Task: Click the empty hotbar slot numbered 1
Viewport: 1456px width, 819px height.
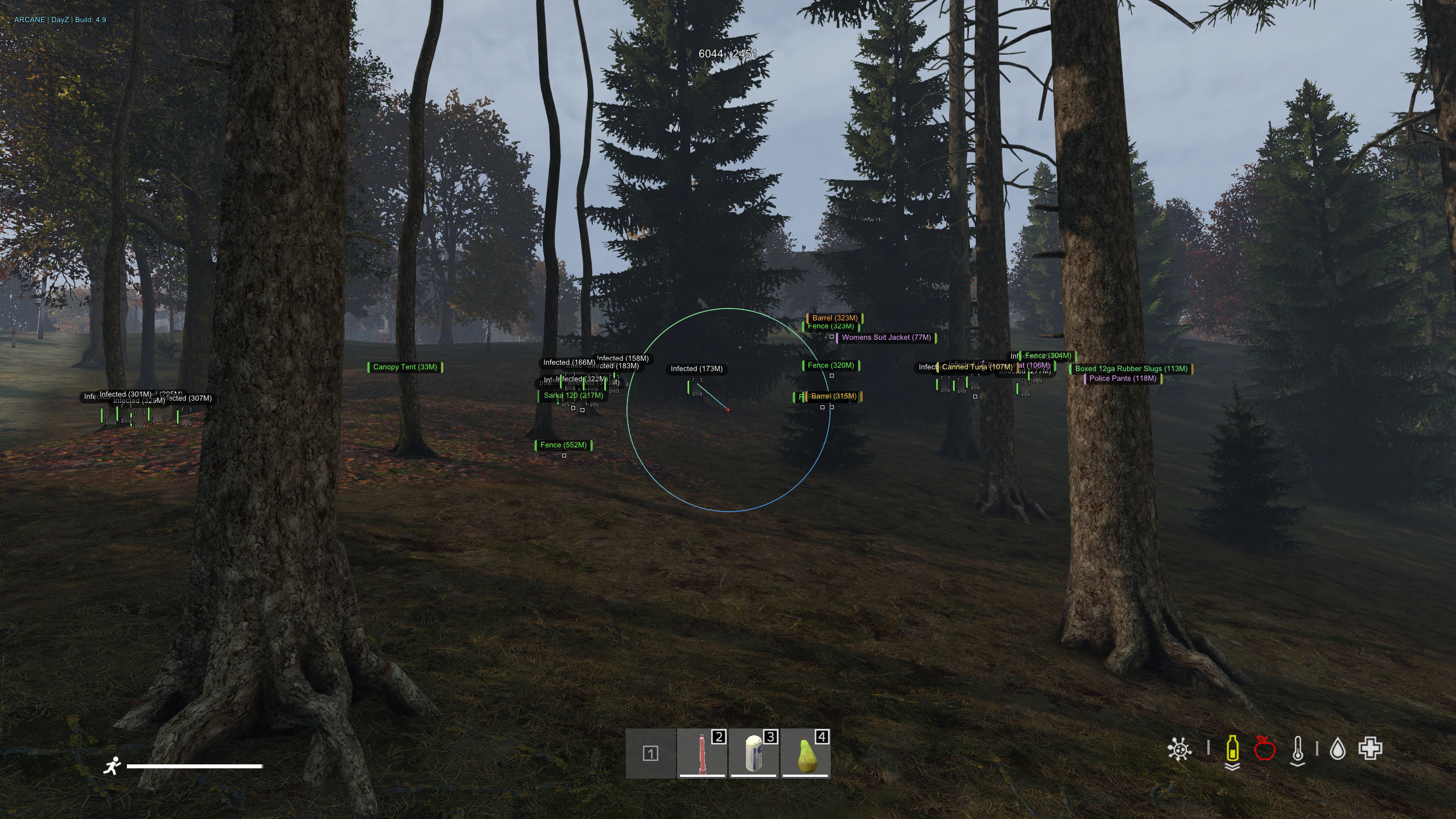Action: click(650, 753)
